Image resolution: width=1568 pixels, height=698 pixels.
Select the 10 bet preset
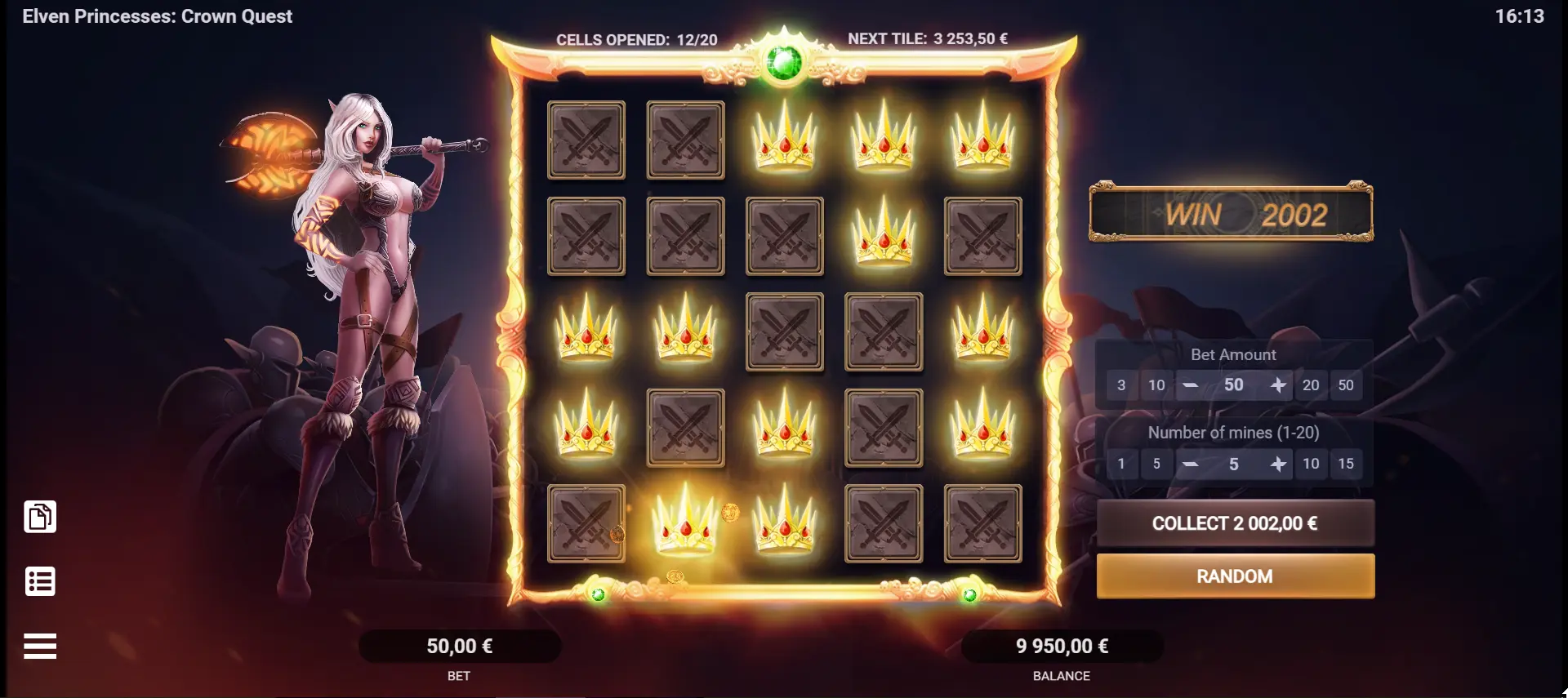tap(1156, 385)
